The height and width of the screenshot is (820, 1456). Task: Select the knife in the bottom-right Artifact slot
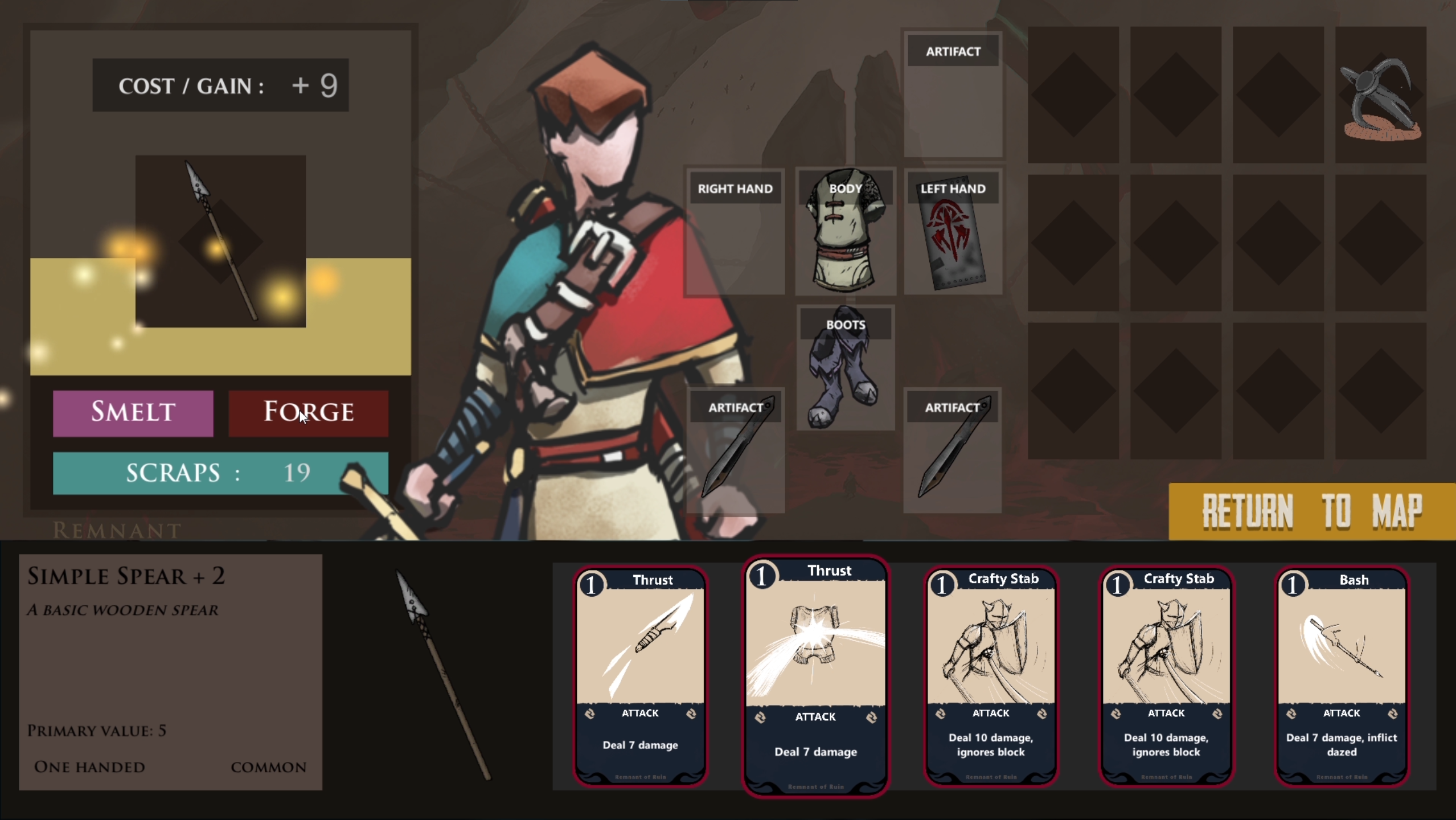[954, 450]
